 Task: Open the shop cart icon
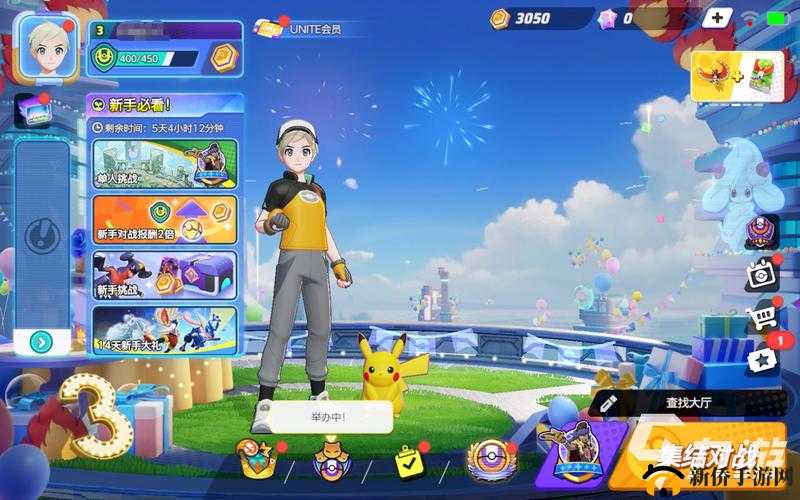coord(762,318)
